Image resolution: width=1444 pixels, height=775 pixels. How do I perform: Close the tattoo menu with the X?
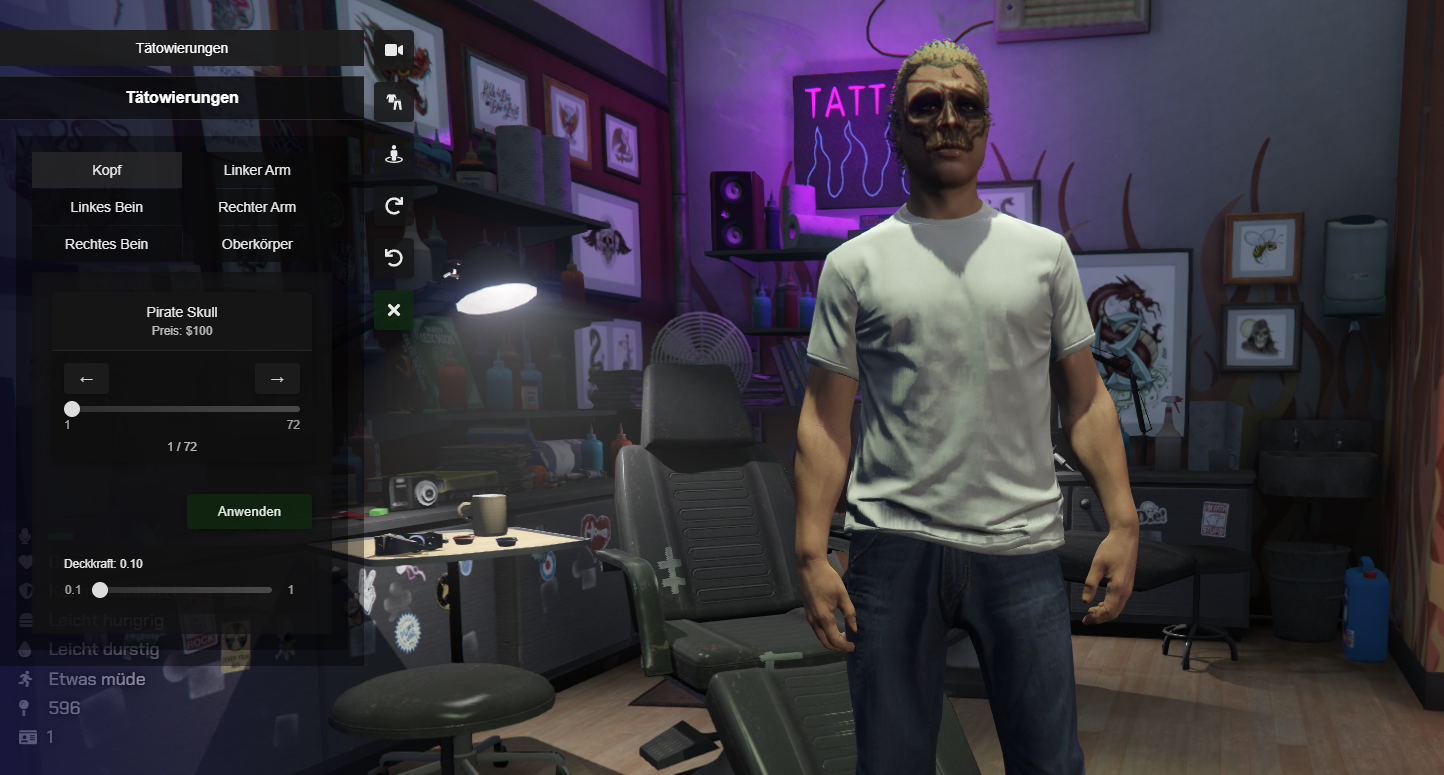[x=394, y=310]
